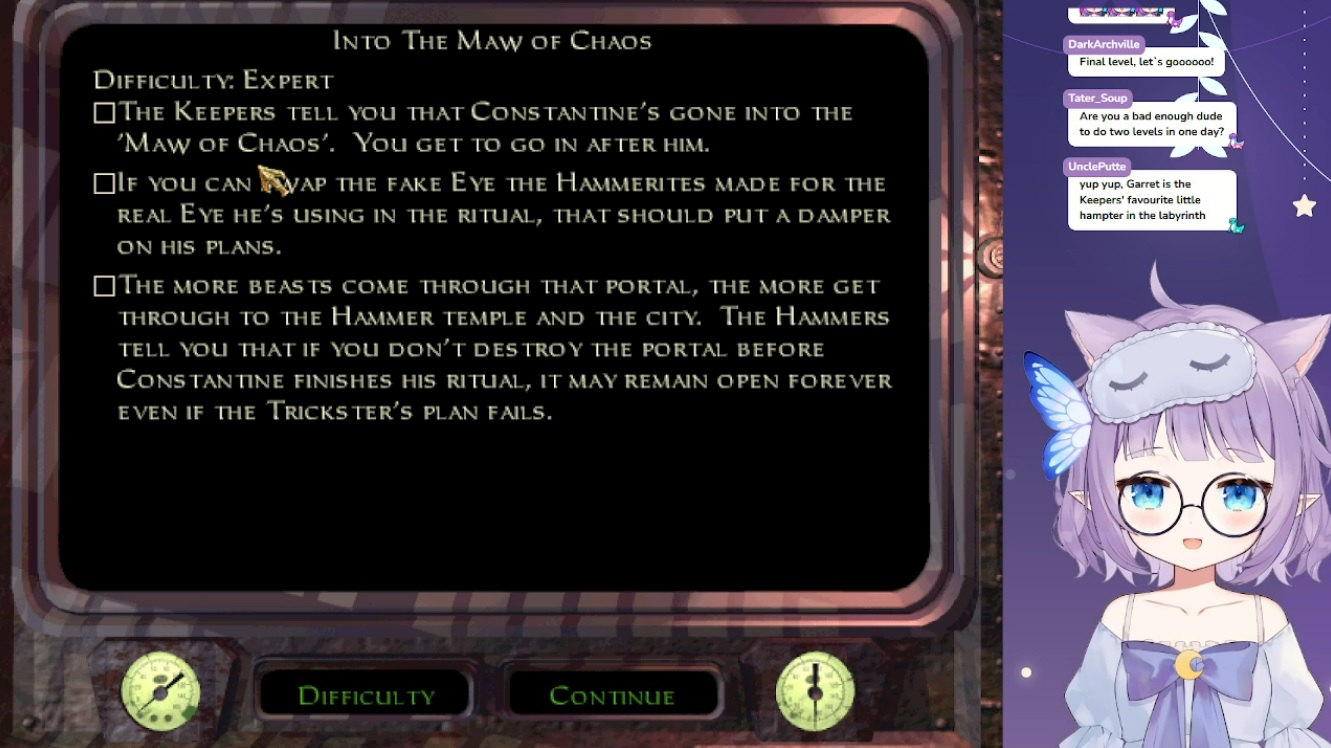Click the fake Eye swap objective checkbox

pyautogui.click(x=104, y=184)
